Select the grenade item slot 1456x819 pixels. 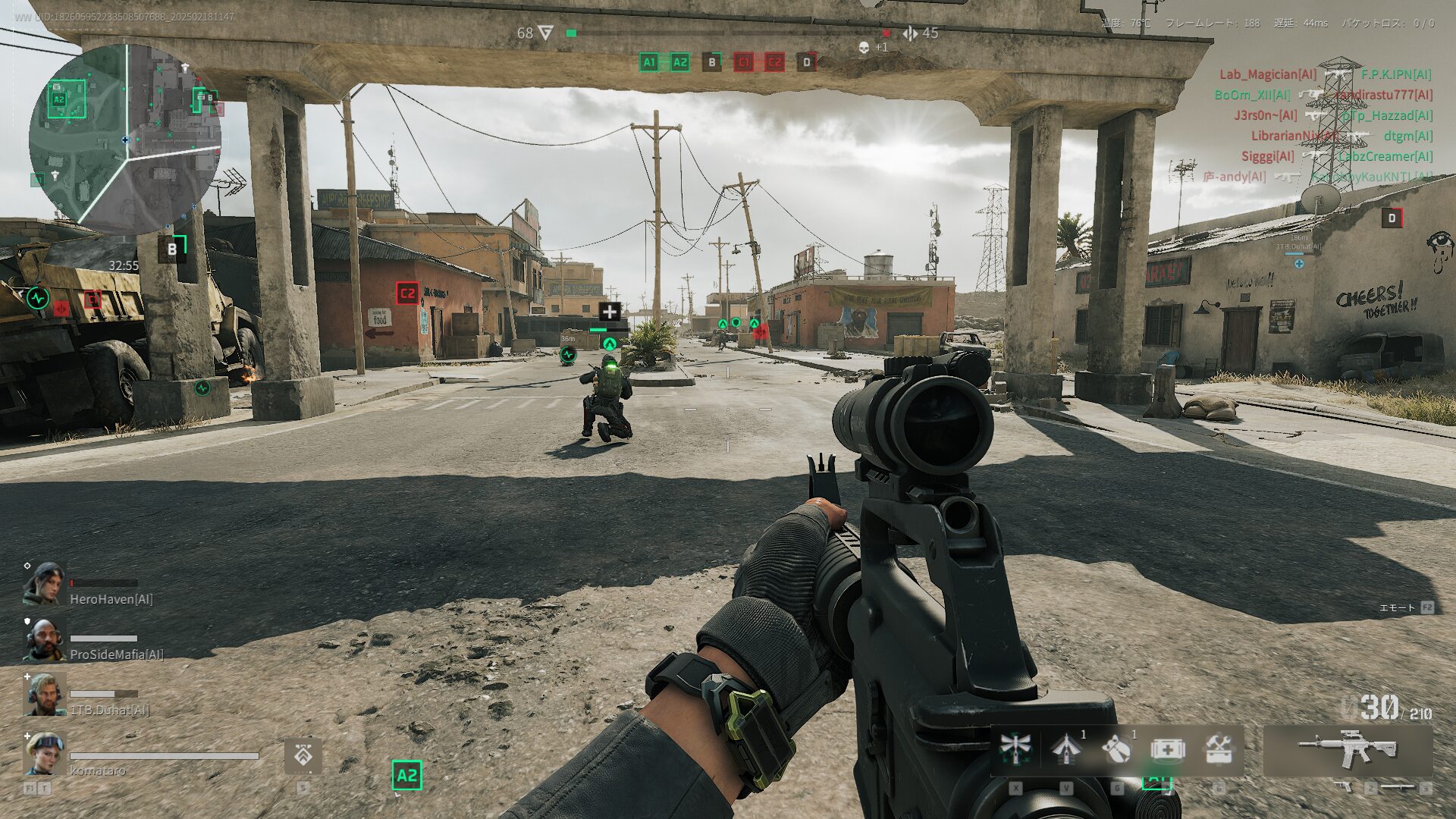tap(1116, 749)
